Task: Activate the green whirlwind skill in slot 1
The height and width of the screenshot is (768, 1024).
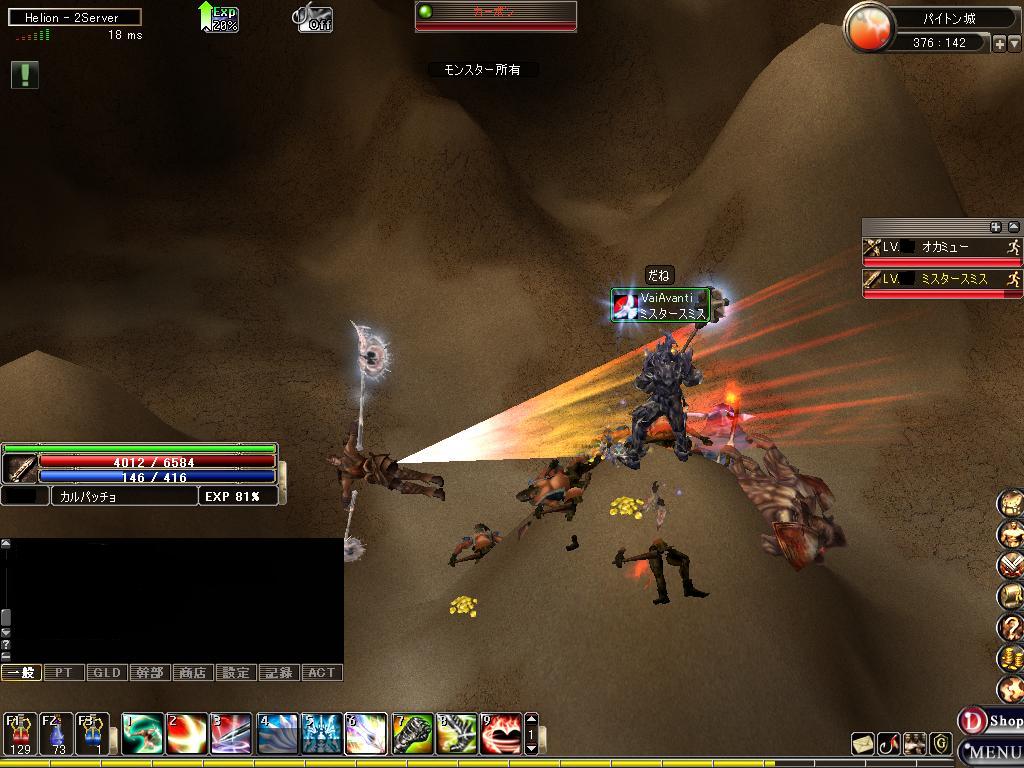Action: click(x=143, y=733)
